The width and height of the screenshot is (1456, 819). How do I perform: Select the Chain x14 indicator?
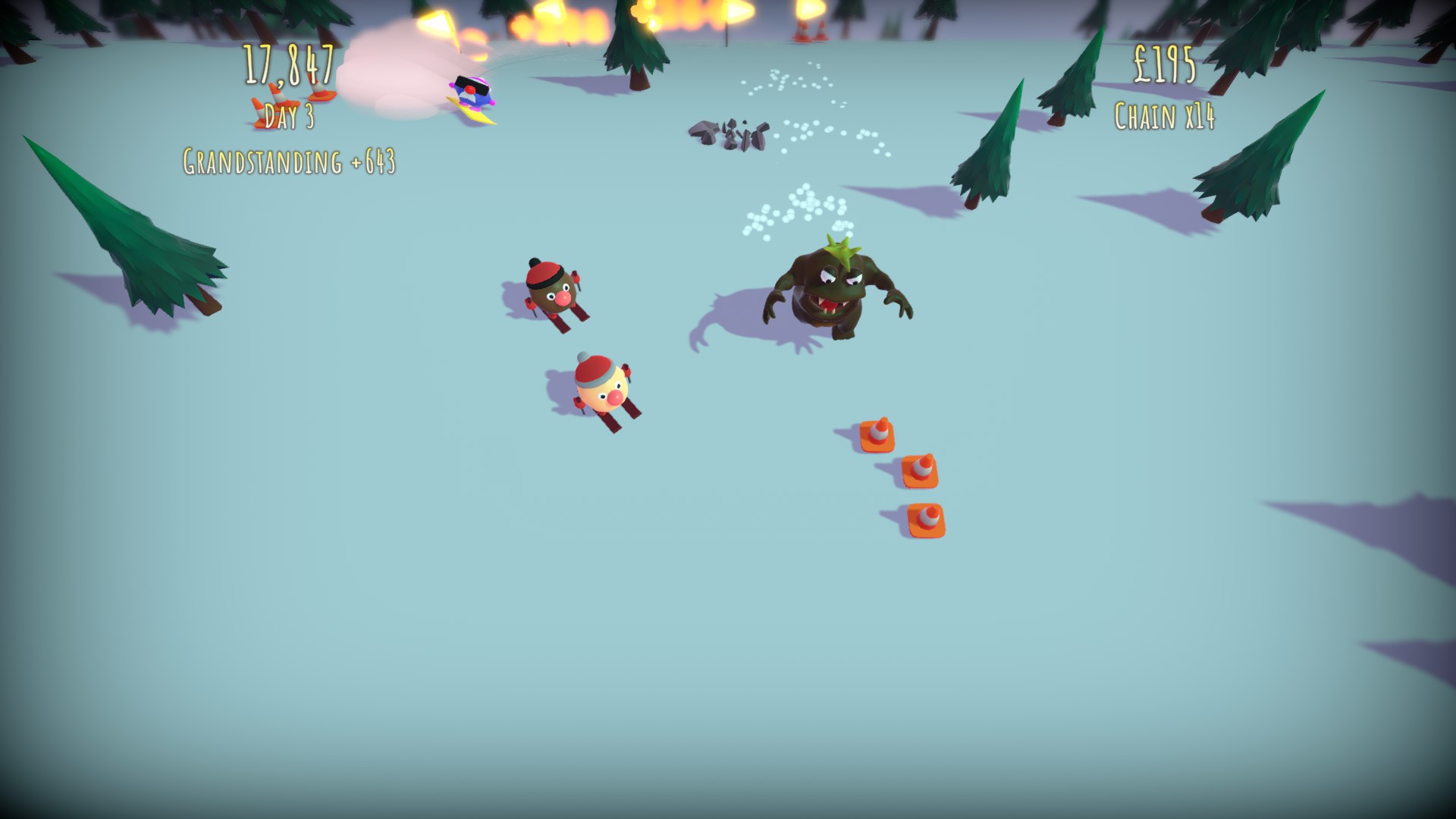[1166, 115]
